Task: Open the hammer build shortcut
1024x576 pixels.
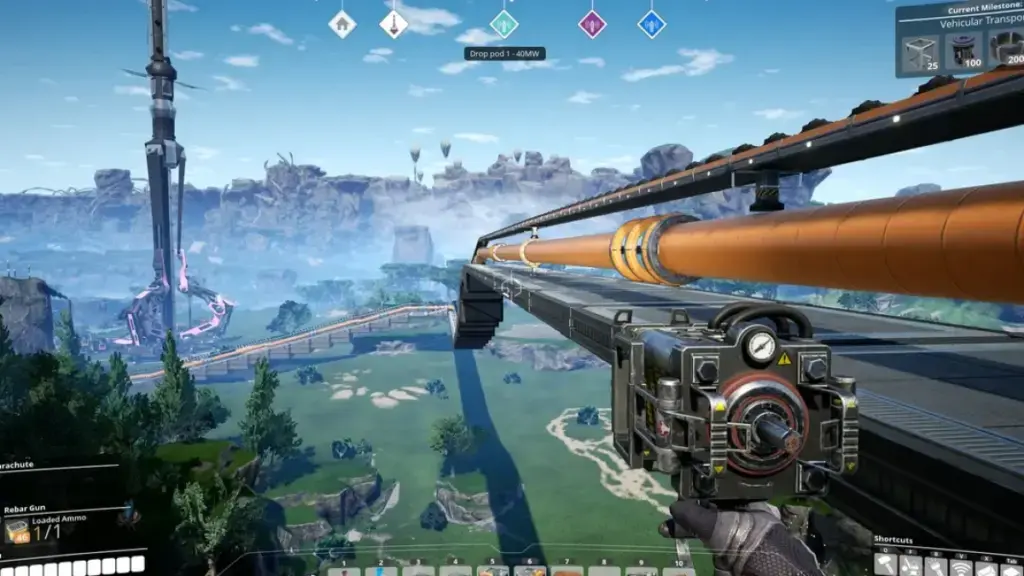Action: pos(887,564)
